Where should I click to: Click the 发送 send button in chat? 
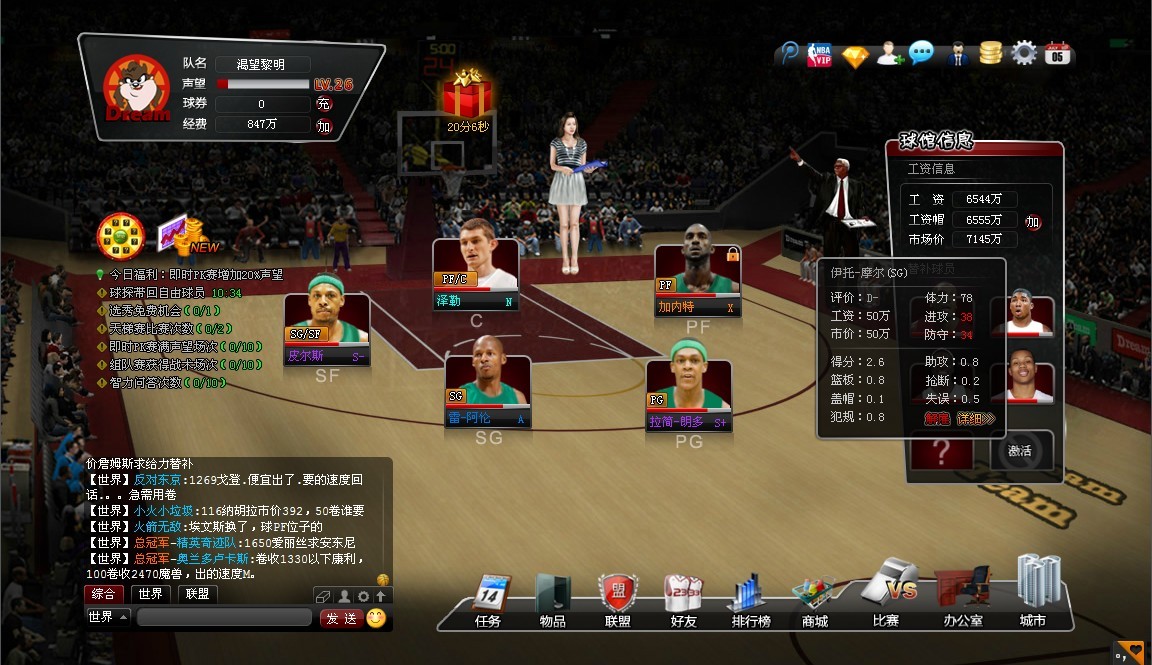[x=341, y=618]
